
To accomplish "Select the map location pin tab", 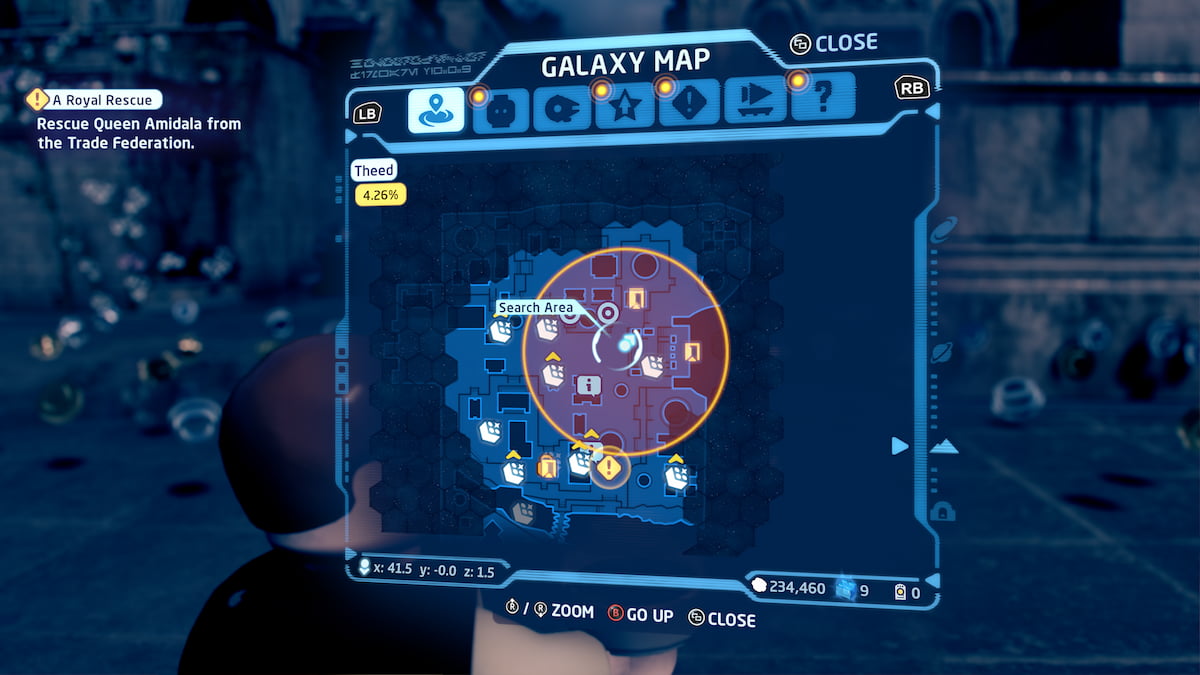I will [436, 111].
